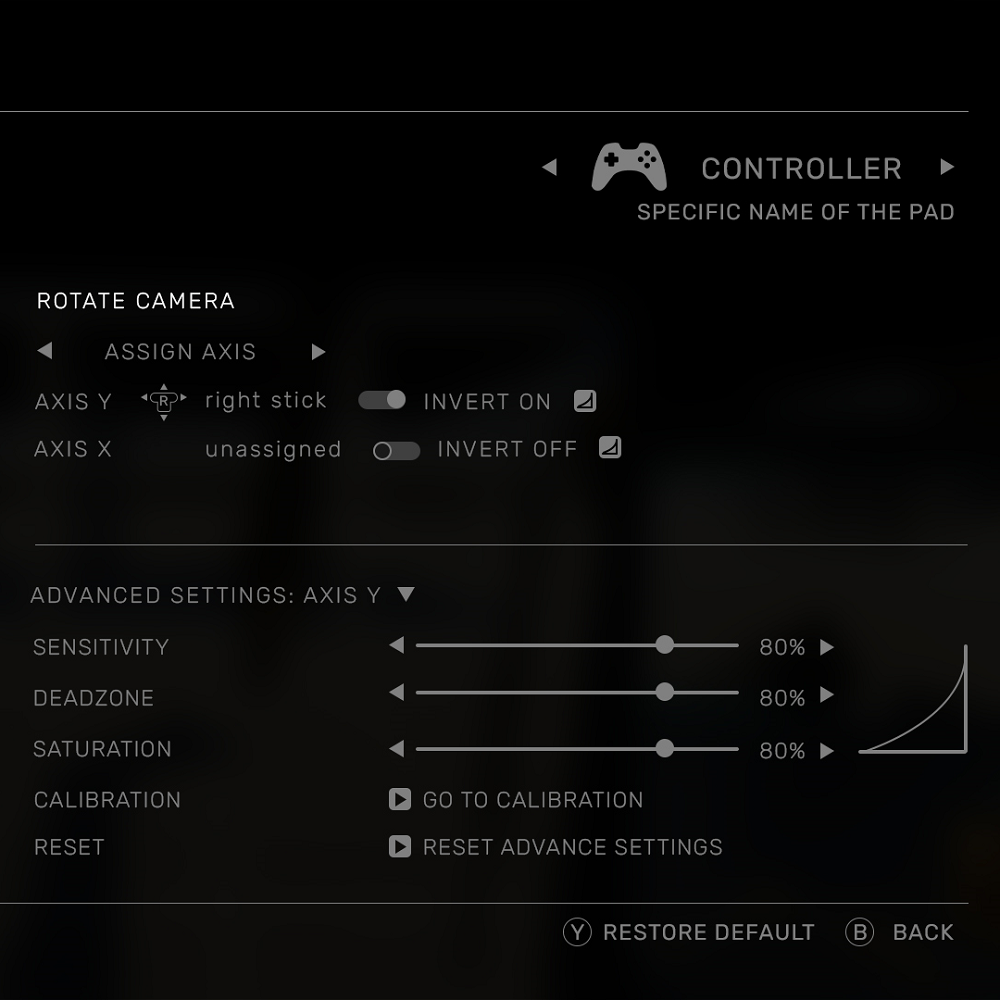Increase the Sensitivity value
This screenshot has width=1000, height=1000.
coord(827,647)
